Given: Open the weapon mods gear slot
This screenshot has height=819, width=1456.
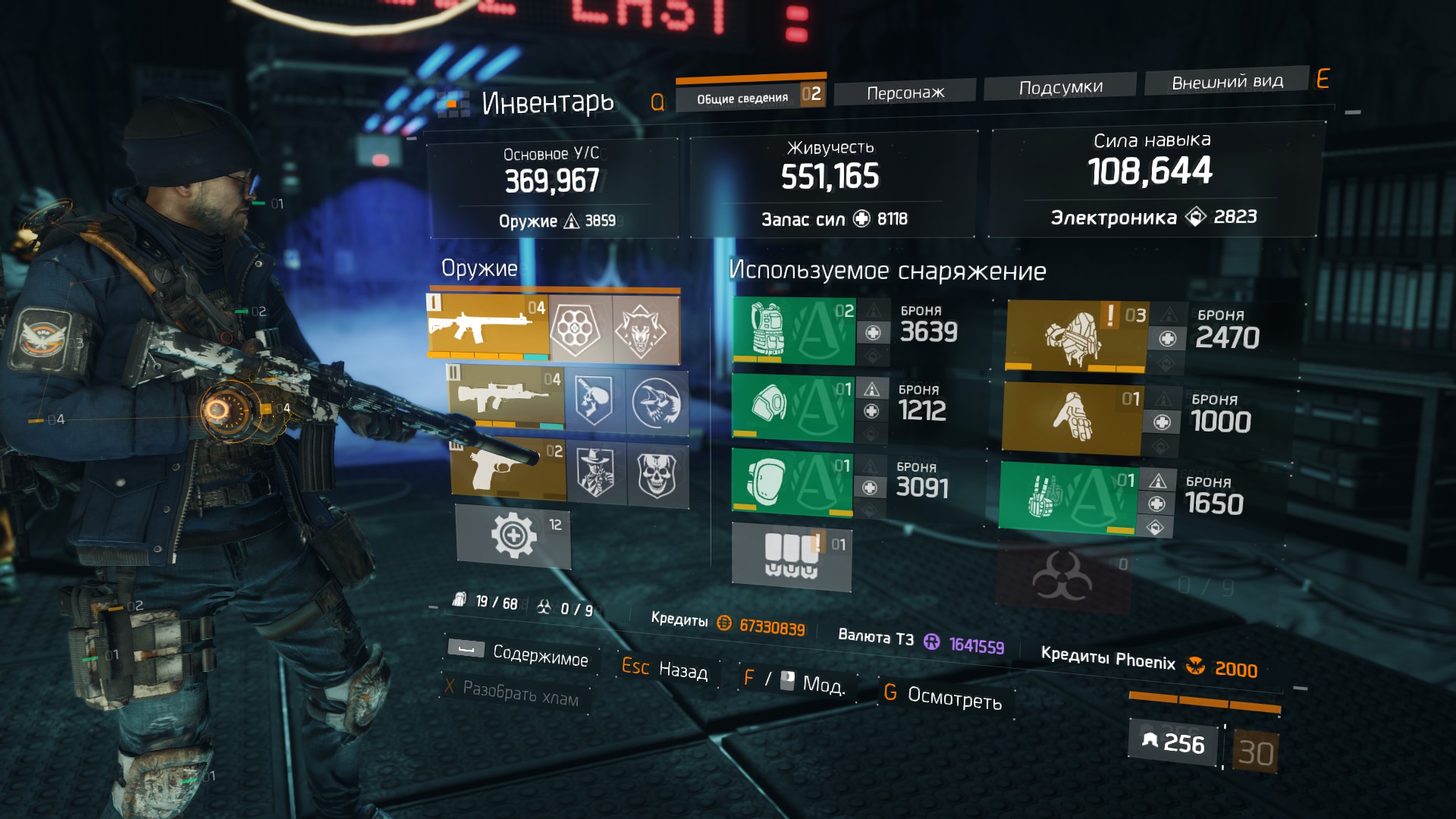Looking at the screenshot, I should (514, 536).
